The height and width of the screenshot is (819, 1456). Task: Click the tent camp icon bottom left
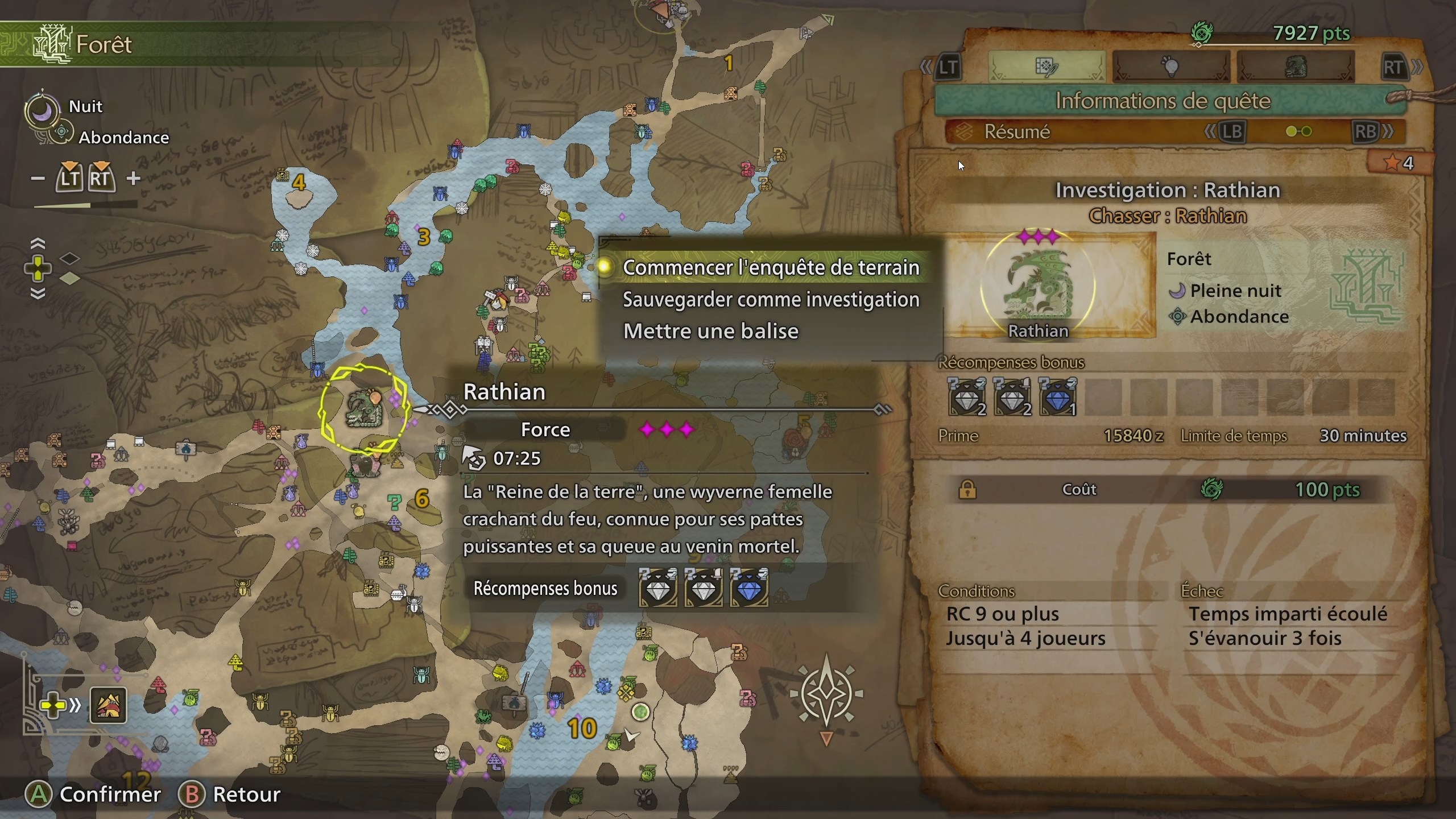click(108, 705)
